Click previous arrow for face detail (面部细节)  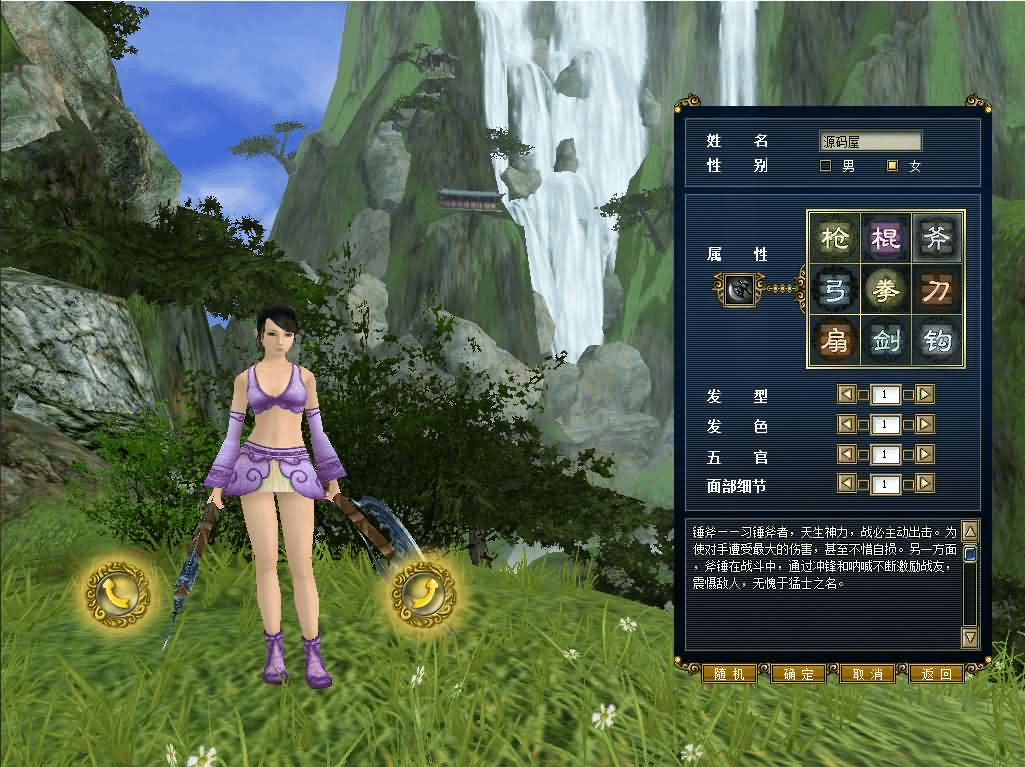coord(846,484)
